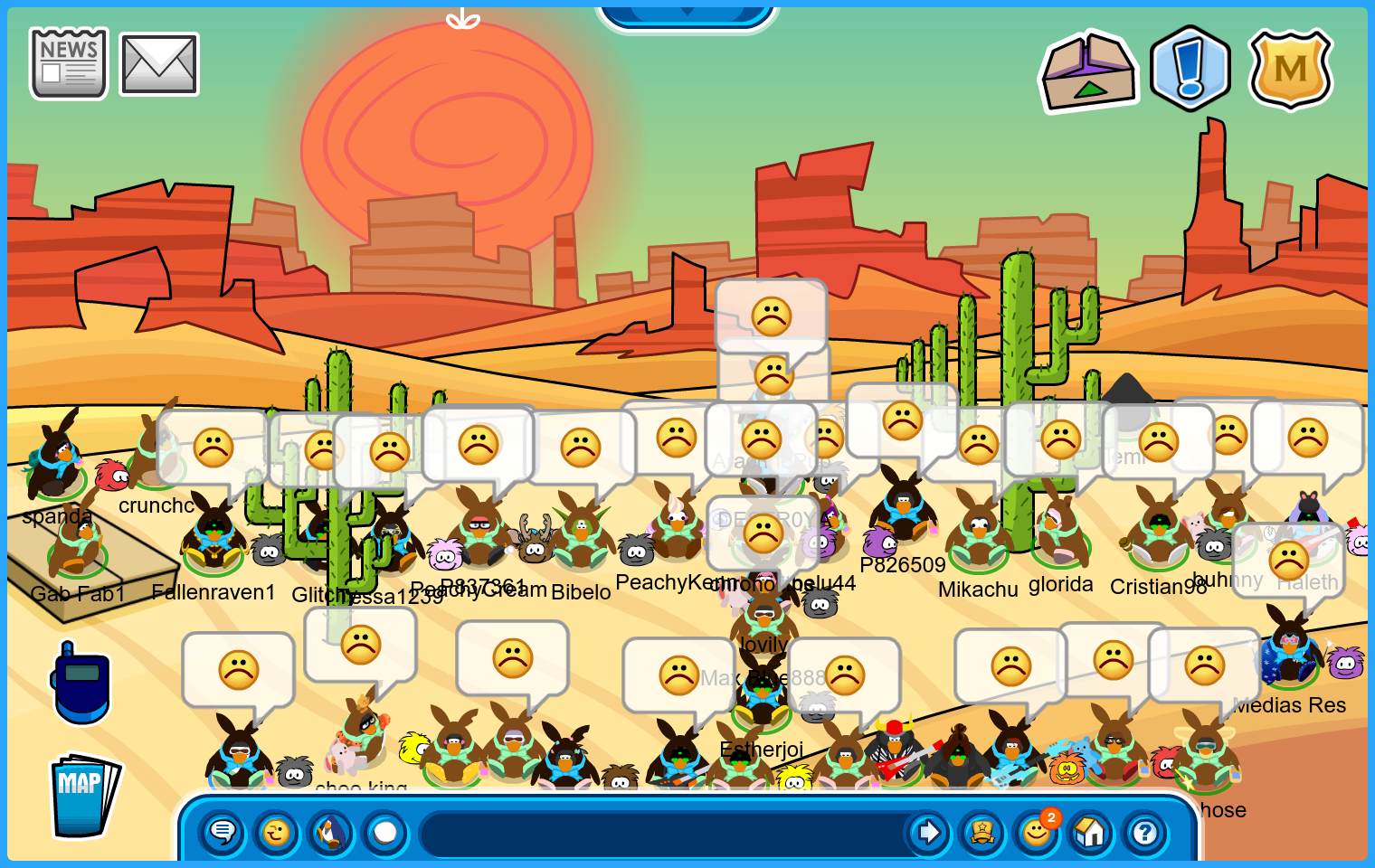Open the blue exclamation shield
This screenshot has height=868, width=1375.
pyautogui.click(x=1190, y=69)
